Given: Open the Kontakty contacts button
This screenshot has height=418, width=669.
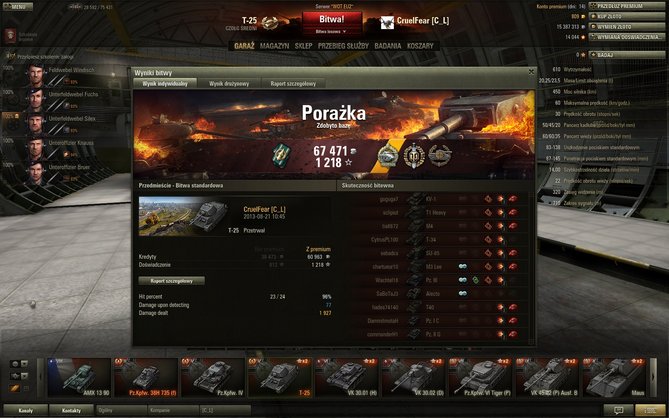Looking at the screenshot, I should (71, 410).
